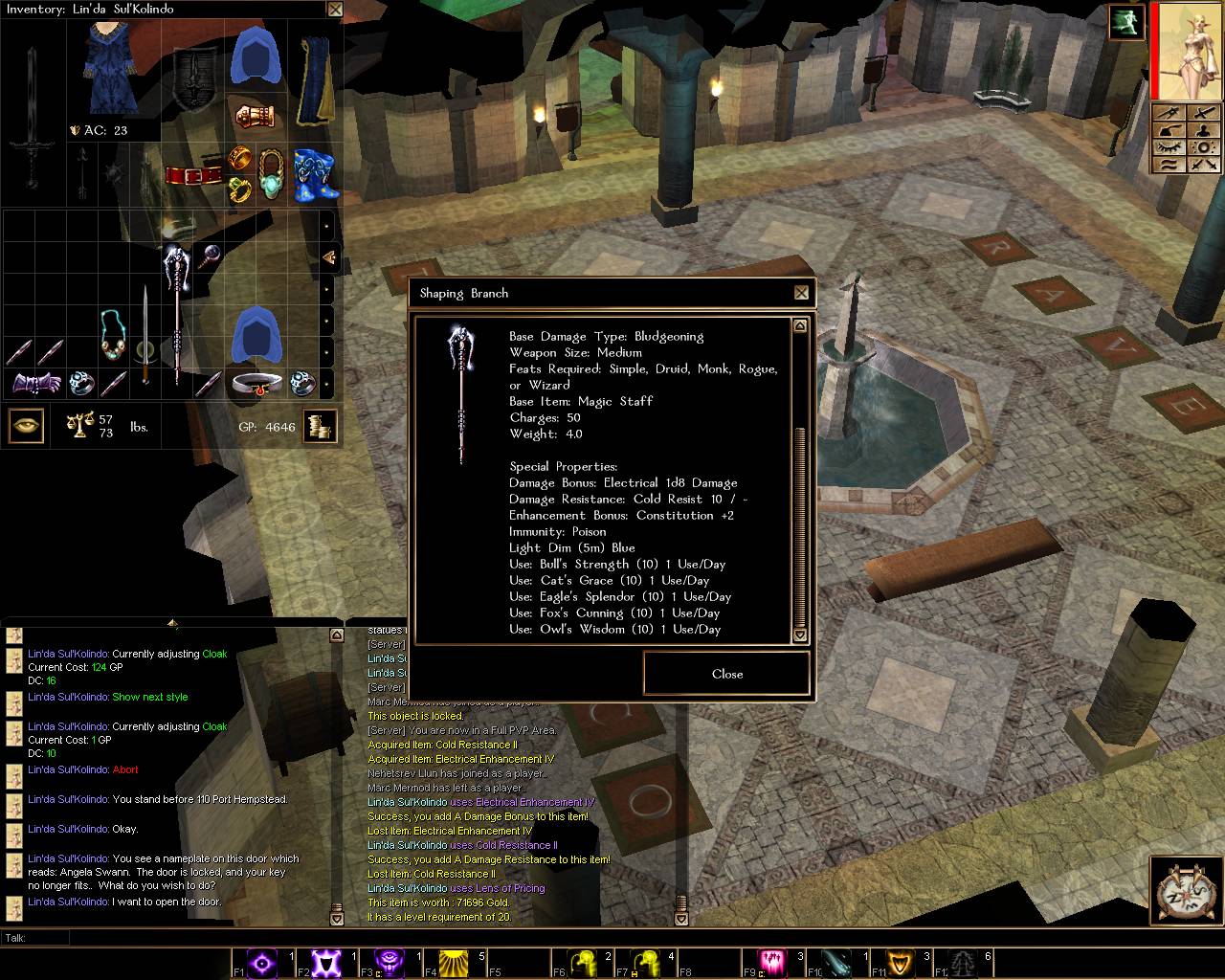
Task: Click the running figure status icon
Action: pos(1126,22)
